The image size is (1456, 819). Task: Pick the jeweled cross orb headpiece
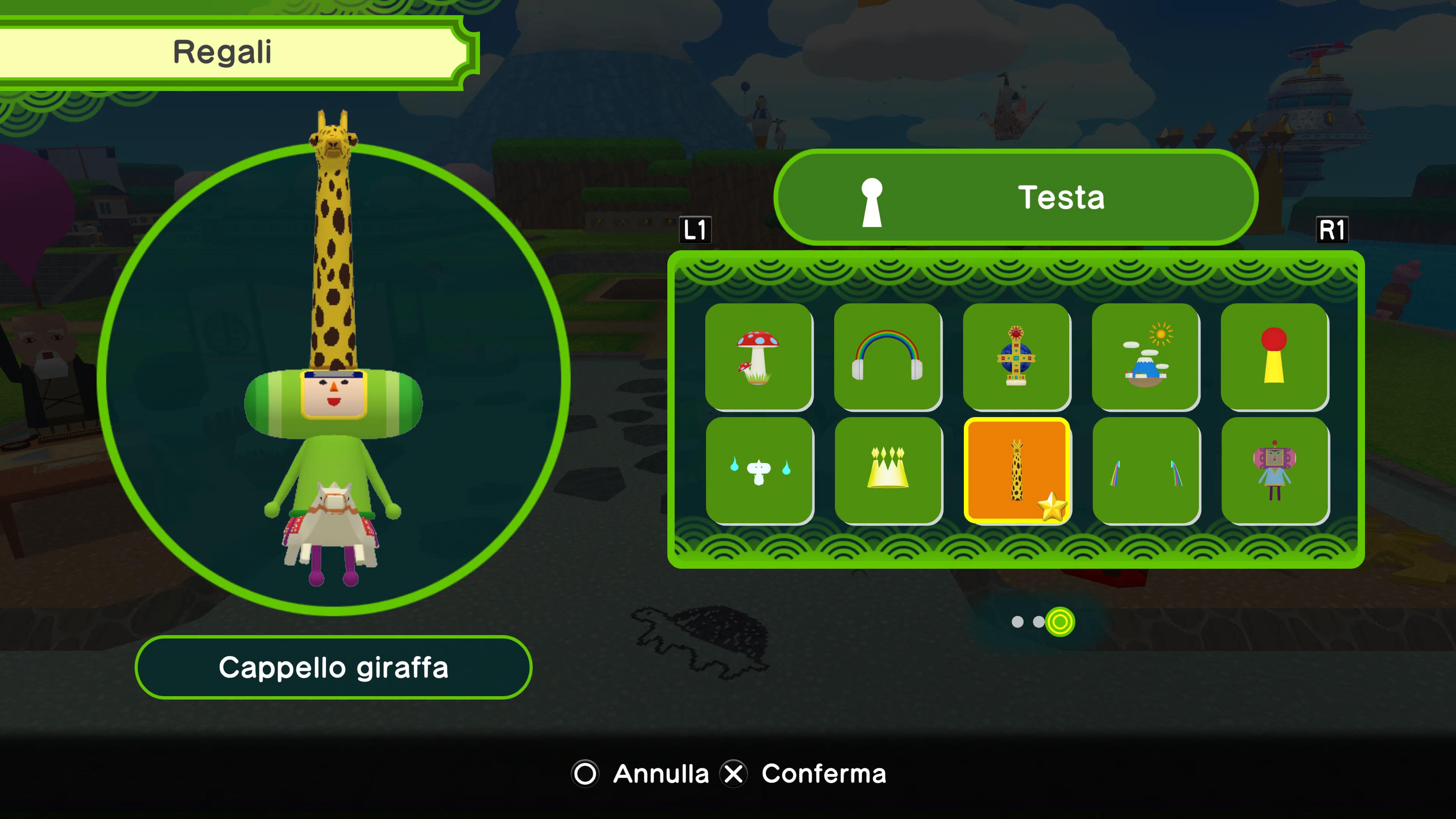click(1016, 357)
